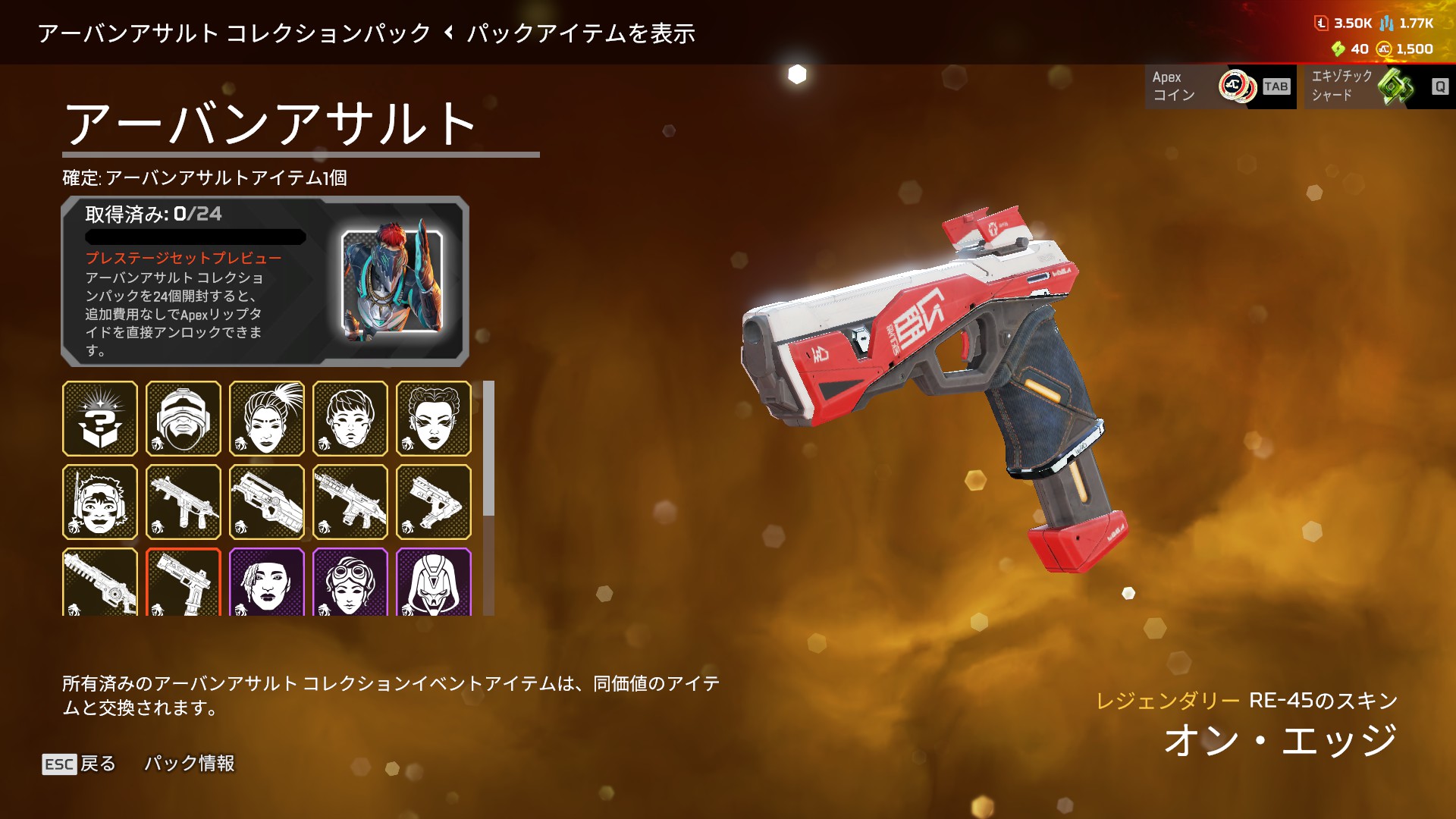This screenshot has width=1456, height=819.
Task: Select the hooded robot mask purple tile
Action: tap(434, 581)
